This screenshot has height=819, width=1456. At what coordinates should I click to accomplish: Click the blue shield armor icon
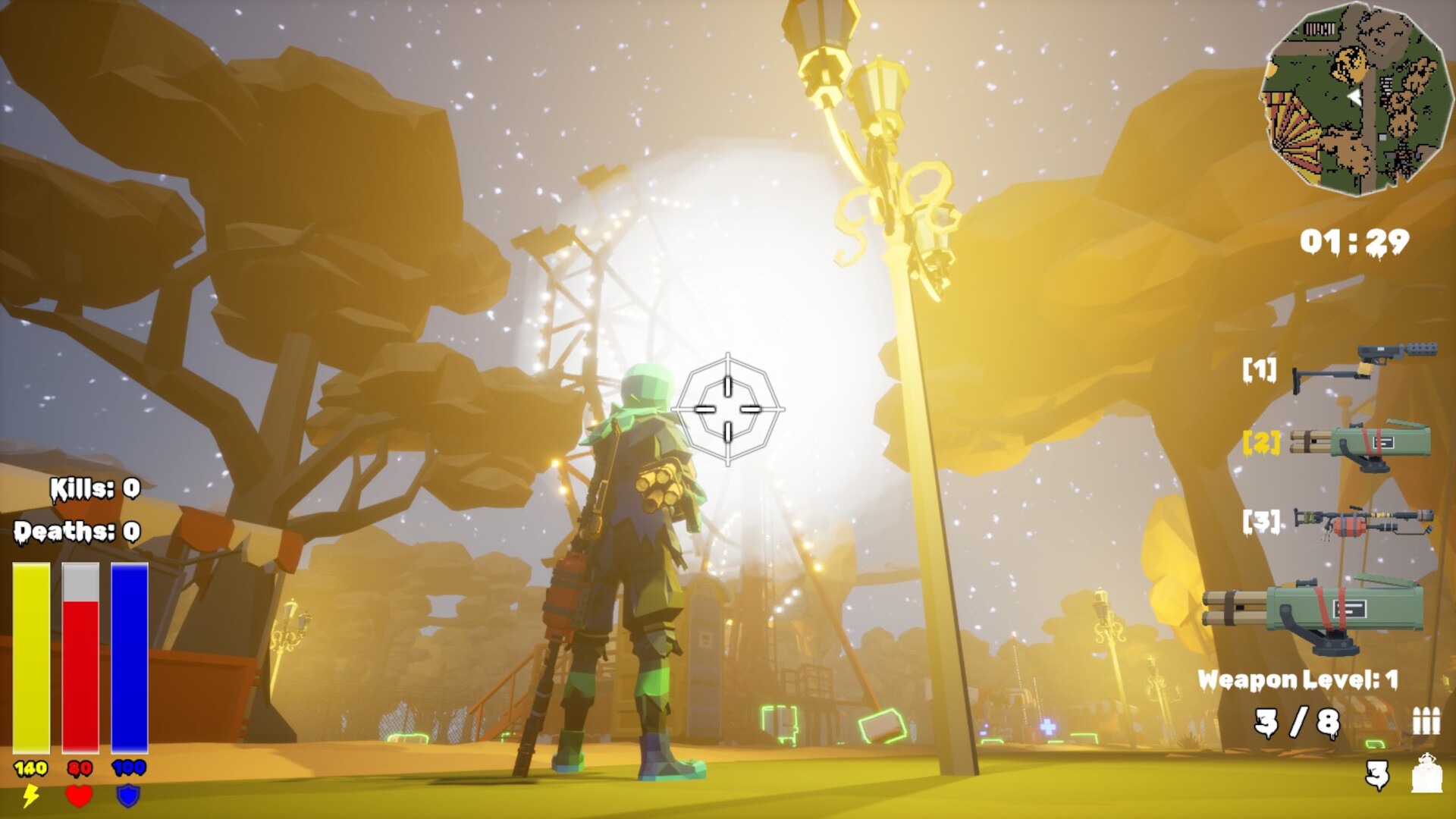(x=127, y=795)
